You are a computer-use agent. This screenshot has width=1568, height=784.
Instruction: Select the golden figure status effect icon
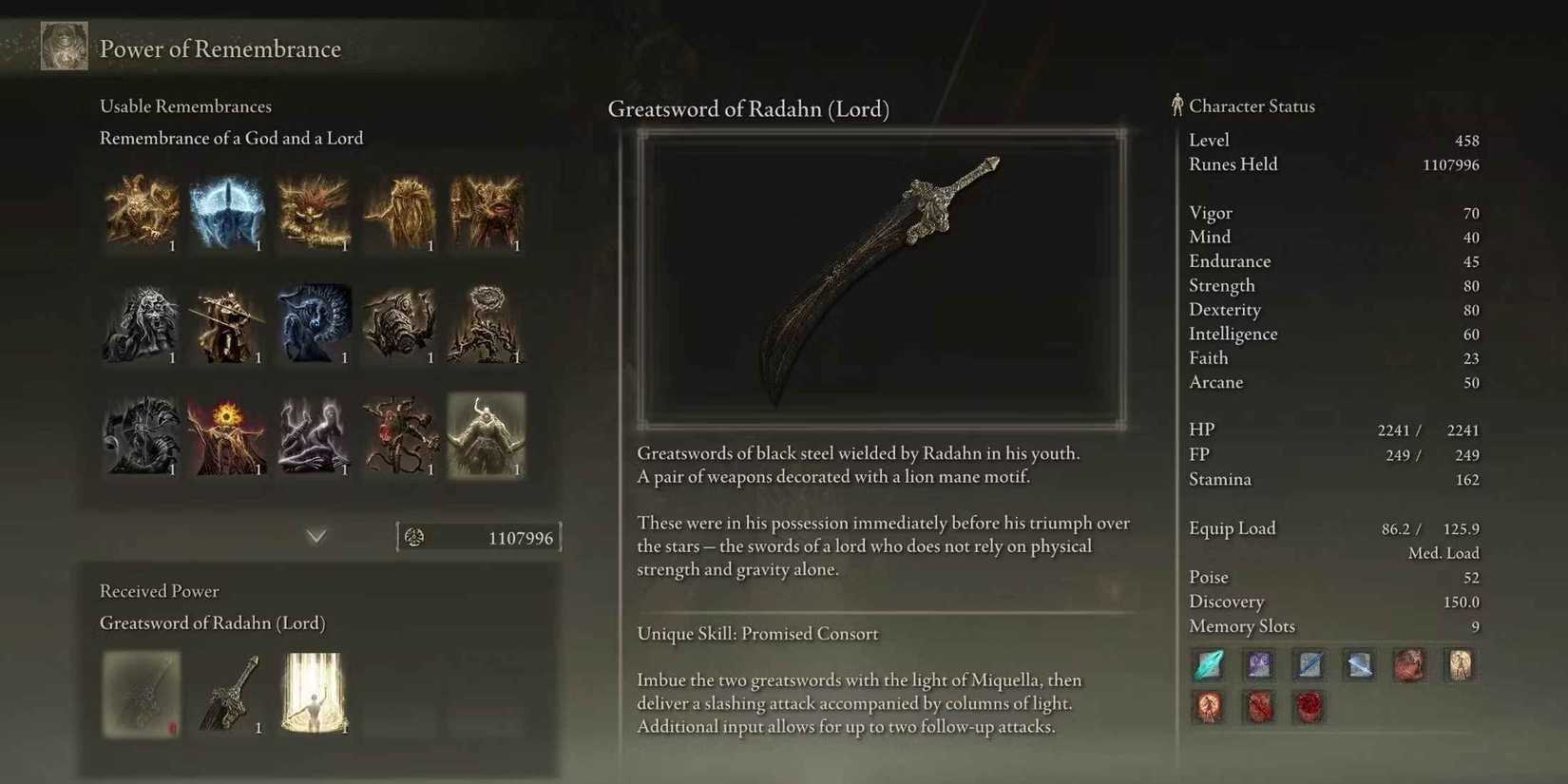coord(1460,665)
